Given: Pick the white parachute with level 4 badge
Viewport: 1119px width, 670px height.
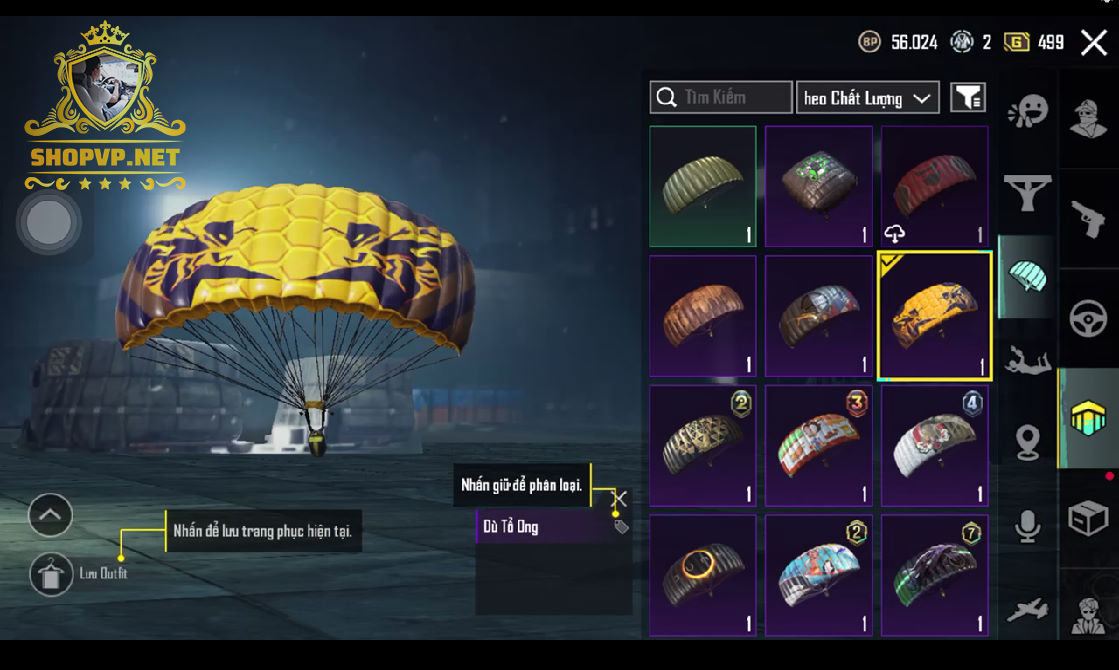Looking at the screenshot, I should pos(934,446).
